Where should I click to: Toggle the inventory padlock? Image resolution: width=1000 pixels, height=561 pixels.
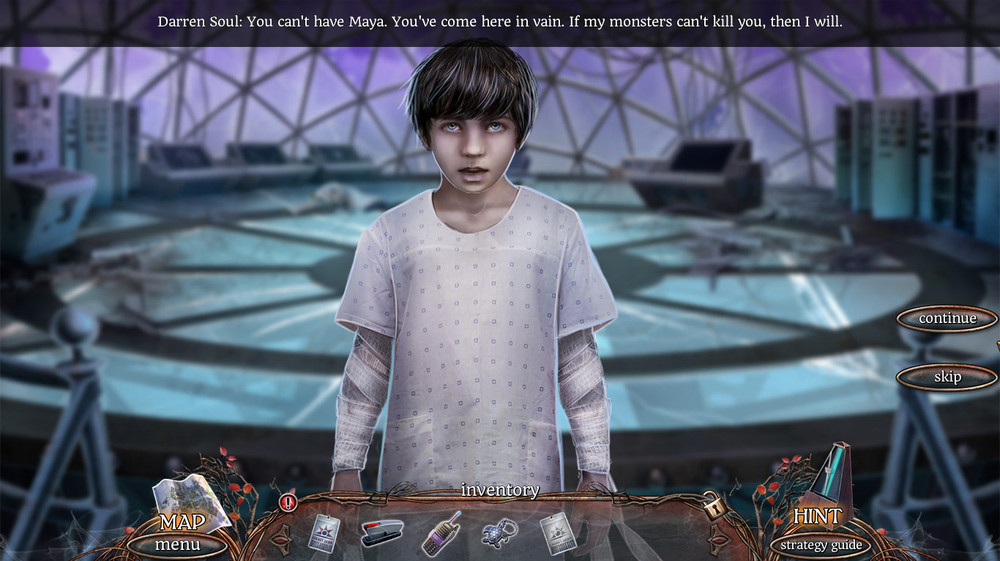715,506
